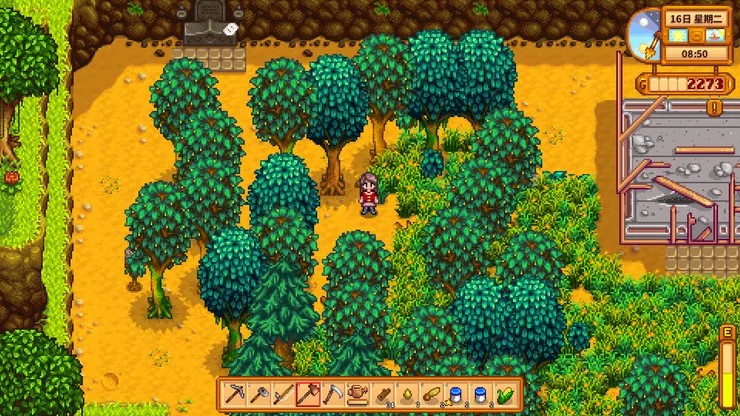Screen dimensions: 740x416
Task: Select the corn in the hotbar
Action: click(505, 395)
